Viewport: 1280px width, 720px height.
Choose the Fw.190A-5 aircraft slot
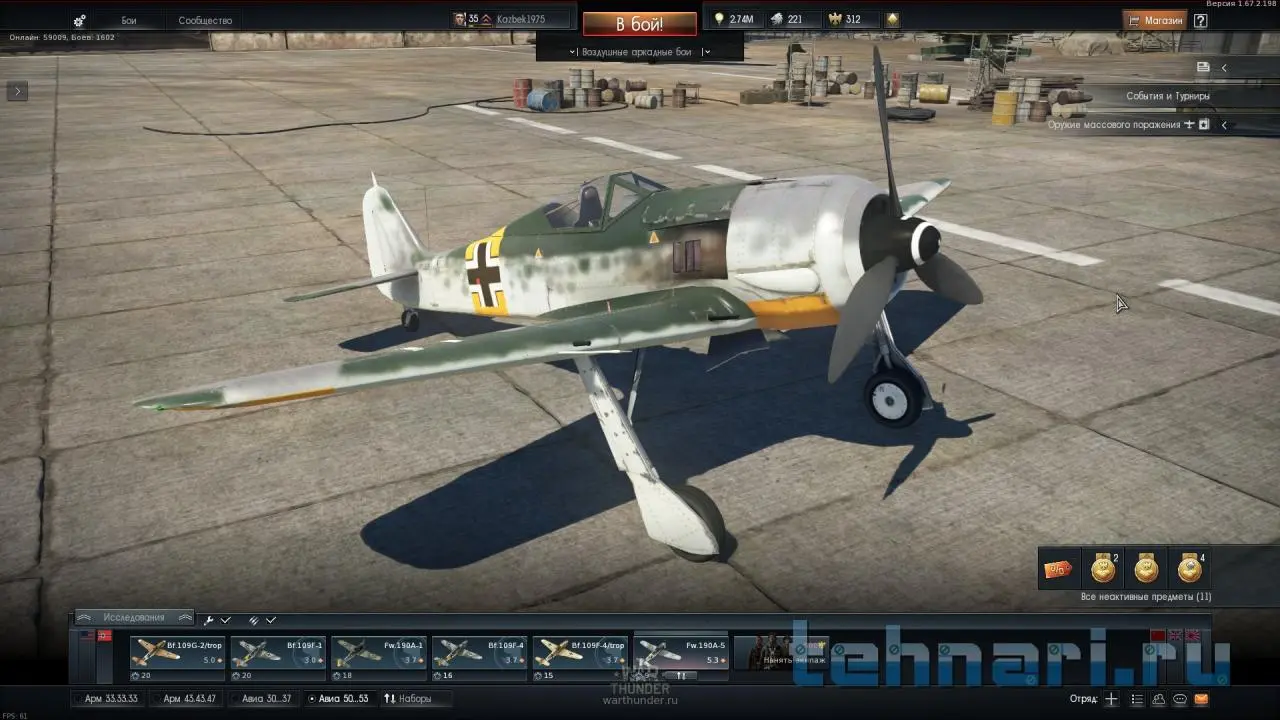681,658
